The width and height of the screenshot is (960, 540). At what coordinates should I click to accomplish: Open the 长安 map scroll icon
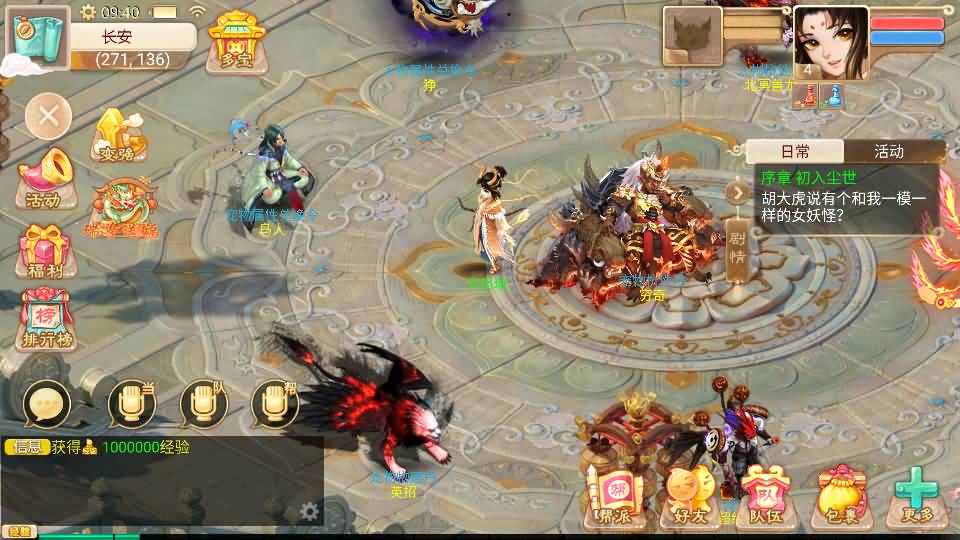[x=39, y=37]
